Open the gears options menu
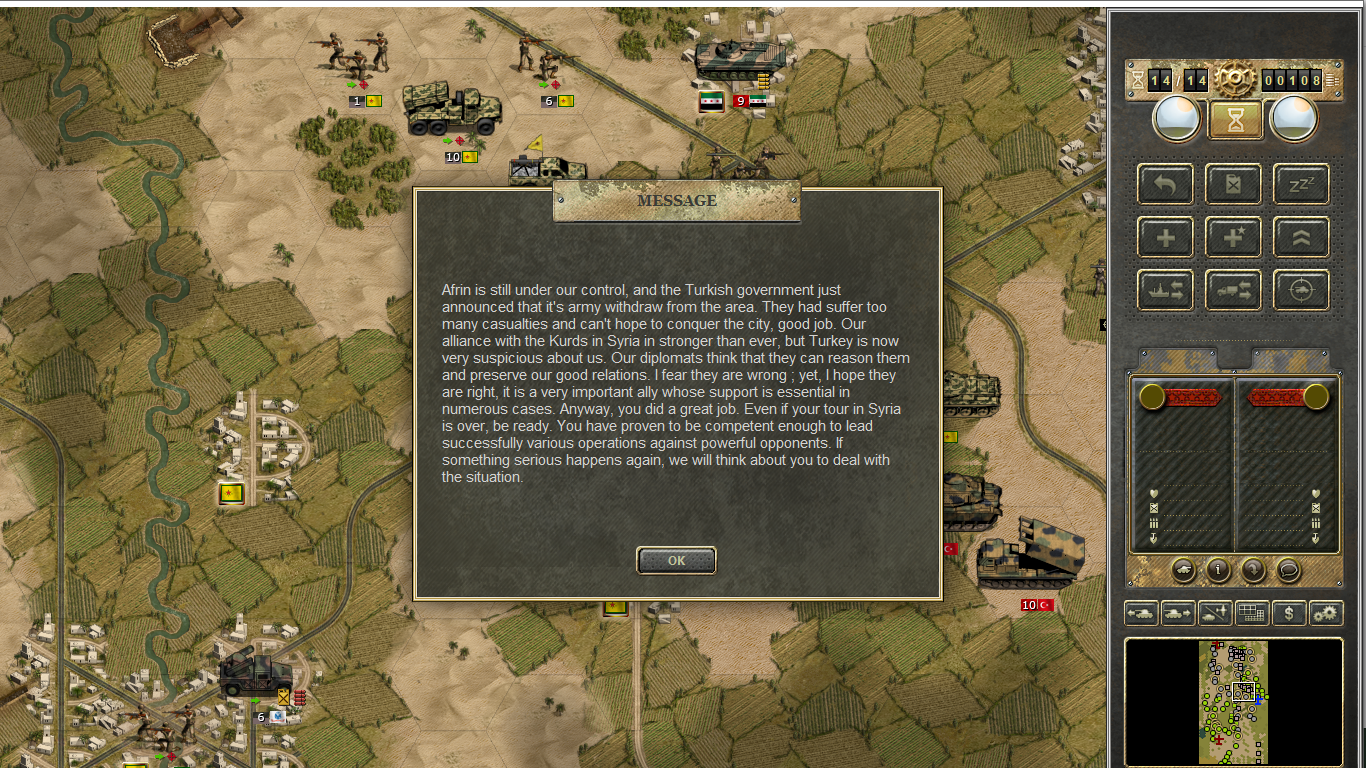 1326,613
